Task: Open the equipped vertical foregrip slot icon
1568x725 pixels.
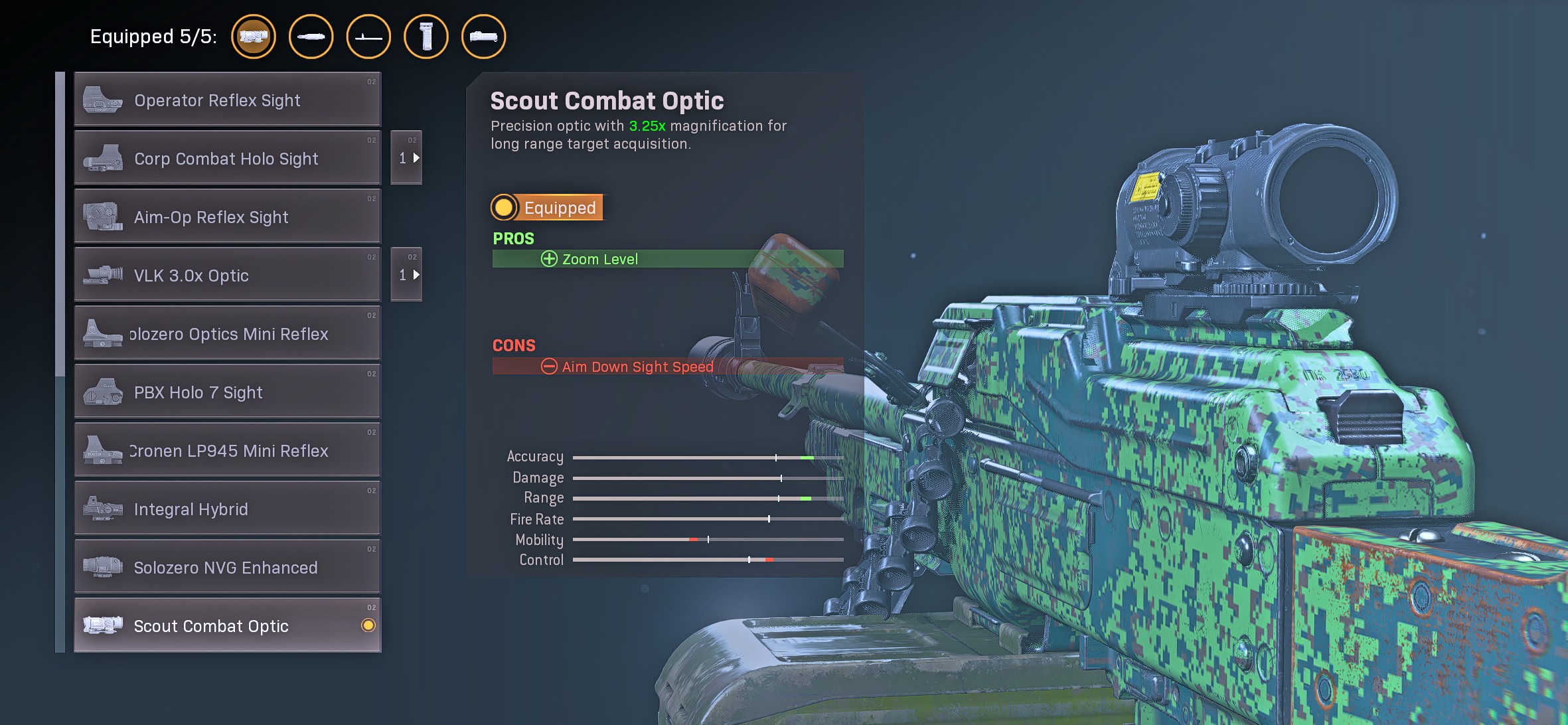Action: [426, 37]
